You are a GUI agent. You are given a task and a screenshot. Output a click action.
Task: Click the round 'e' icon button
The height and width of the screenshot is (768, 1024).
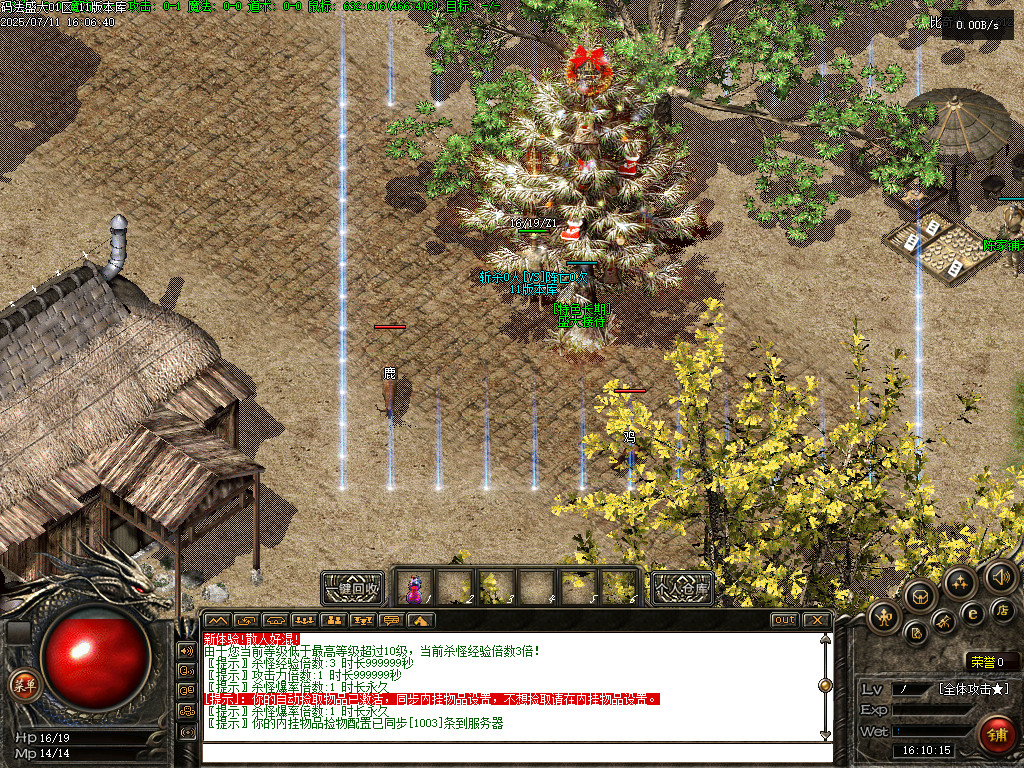972,614
